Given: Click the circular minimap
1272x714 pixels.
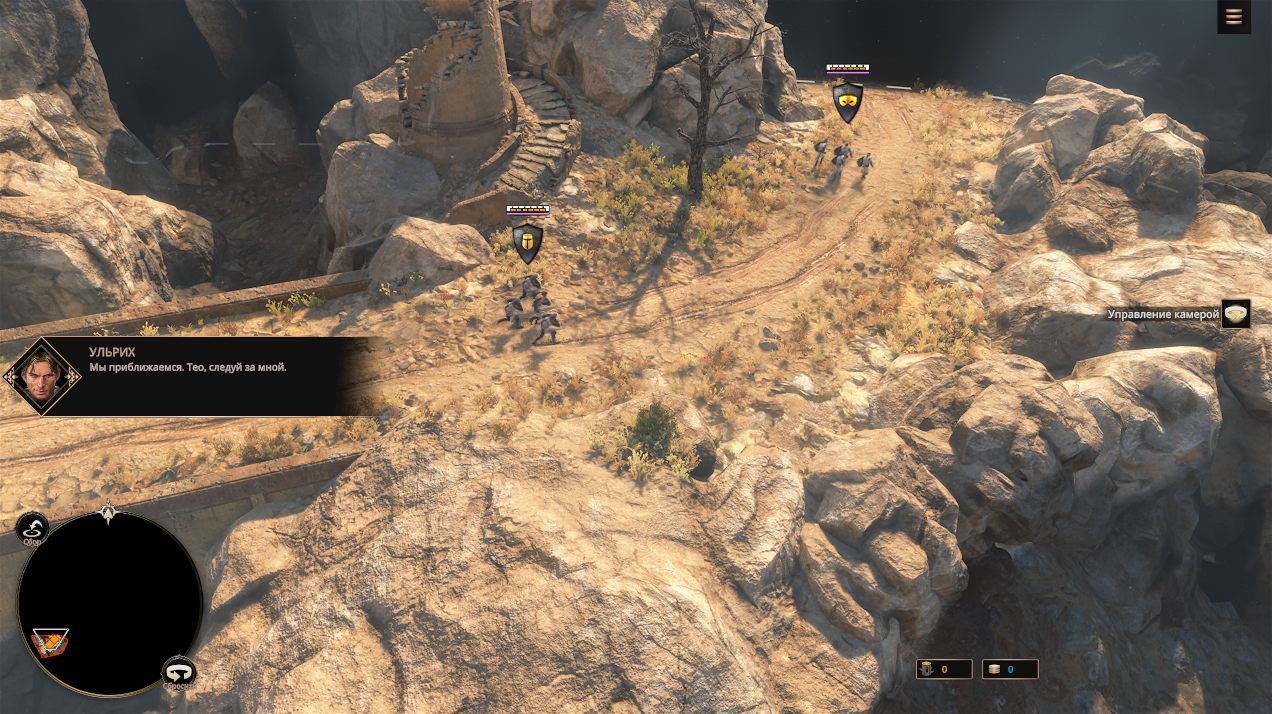Looking at the screenshot, I should pos(110,603).
